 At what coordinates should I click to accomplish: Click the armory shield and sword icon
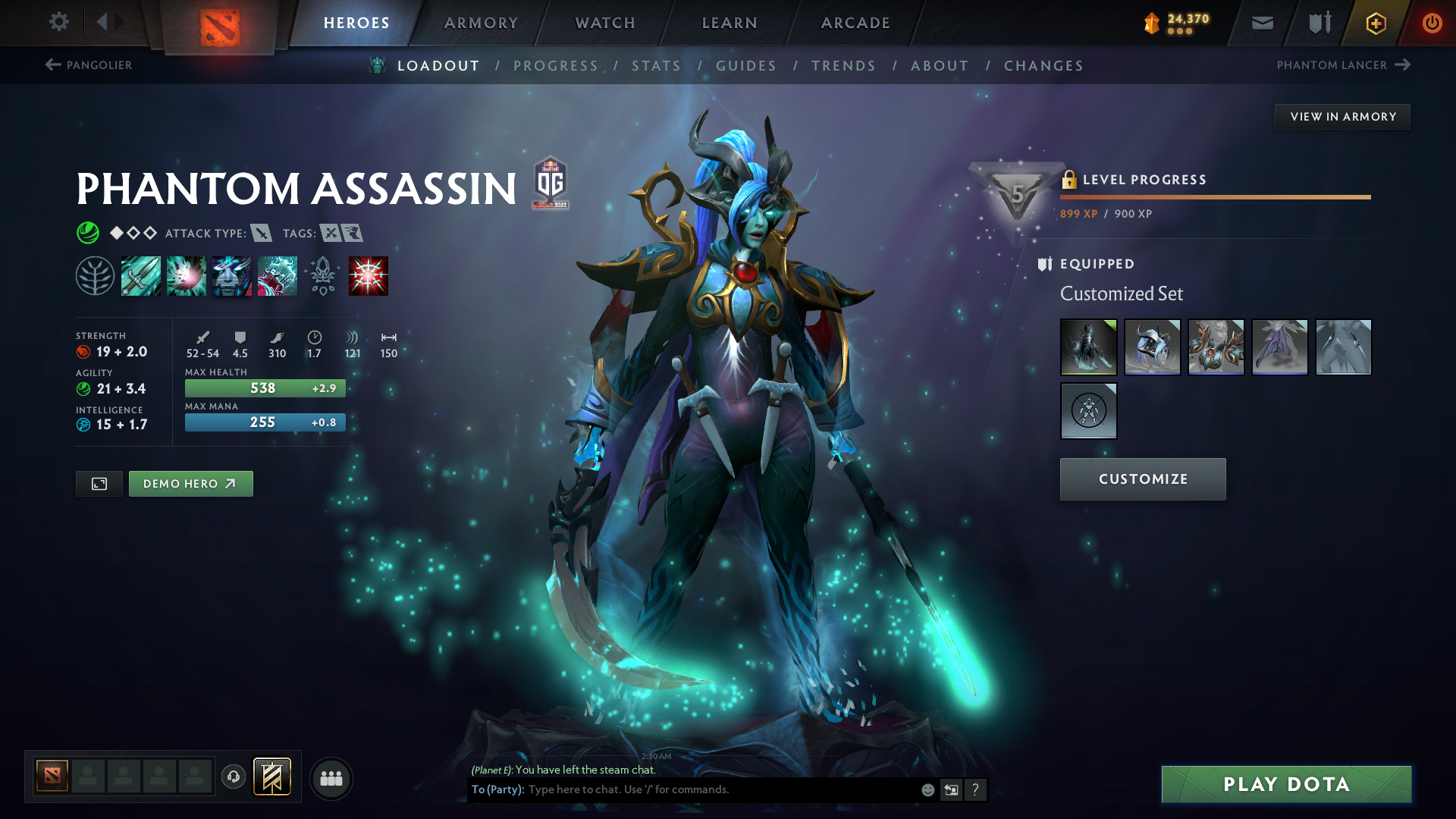1318,23
